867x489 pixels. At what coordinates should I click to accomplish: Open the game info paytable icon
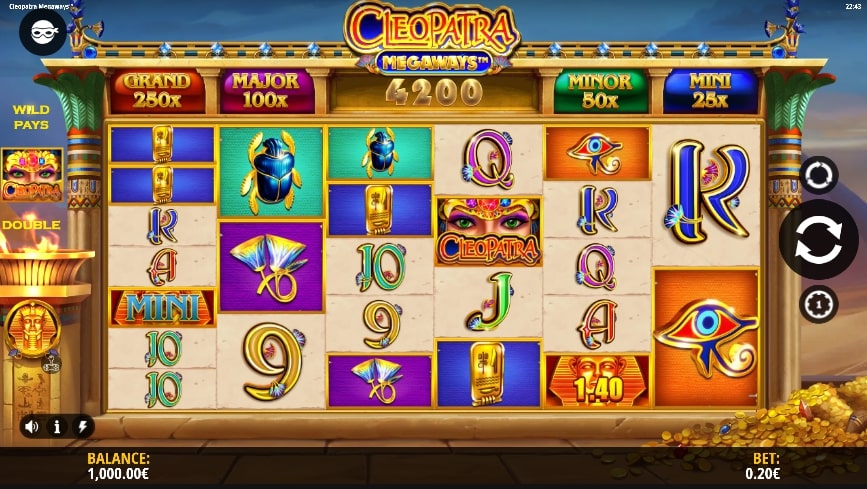[x=57, y=426]
